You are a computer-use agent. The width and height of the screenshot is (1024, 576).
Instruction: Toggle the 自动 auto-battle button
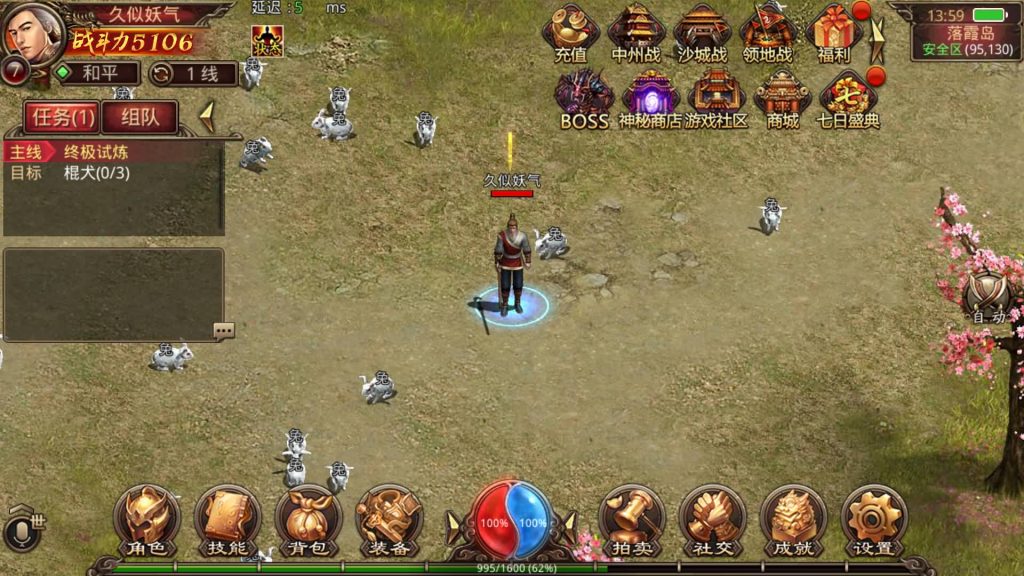click(x=988, y=296)
